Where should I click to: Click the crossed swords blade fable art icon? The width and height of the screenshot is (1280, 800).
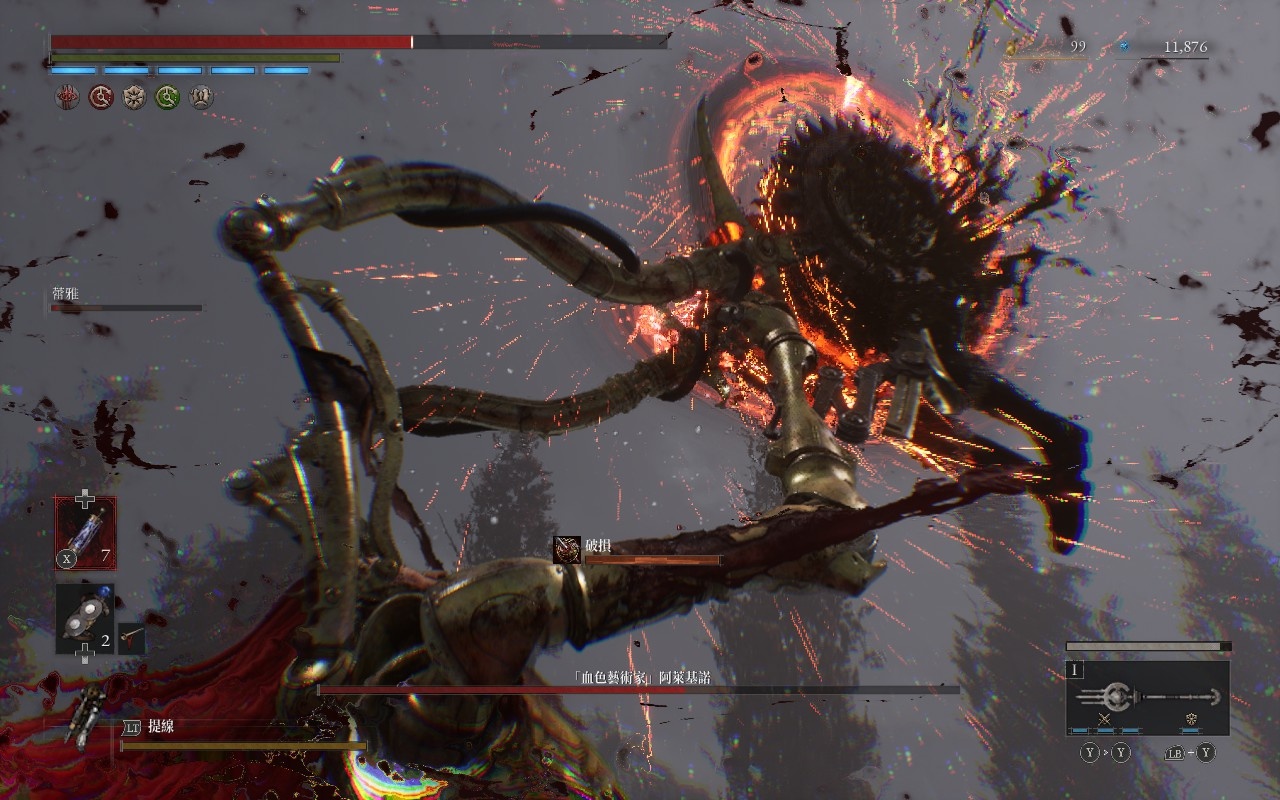click(1104, 719)
